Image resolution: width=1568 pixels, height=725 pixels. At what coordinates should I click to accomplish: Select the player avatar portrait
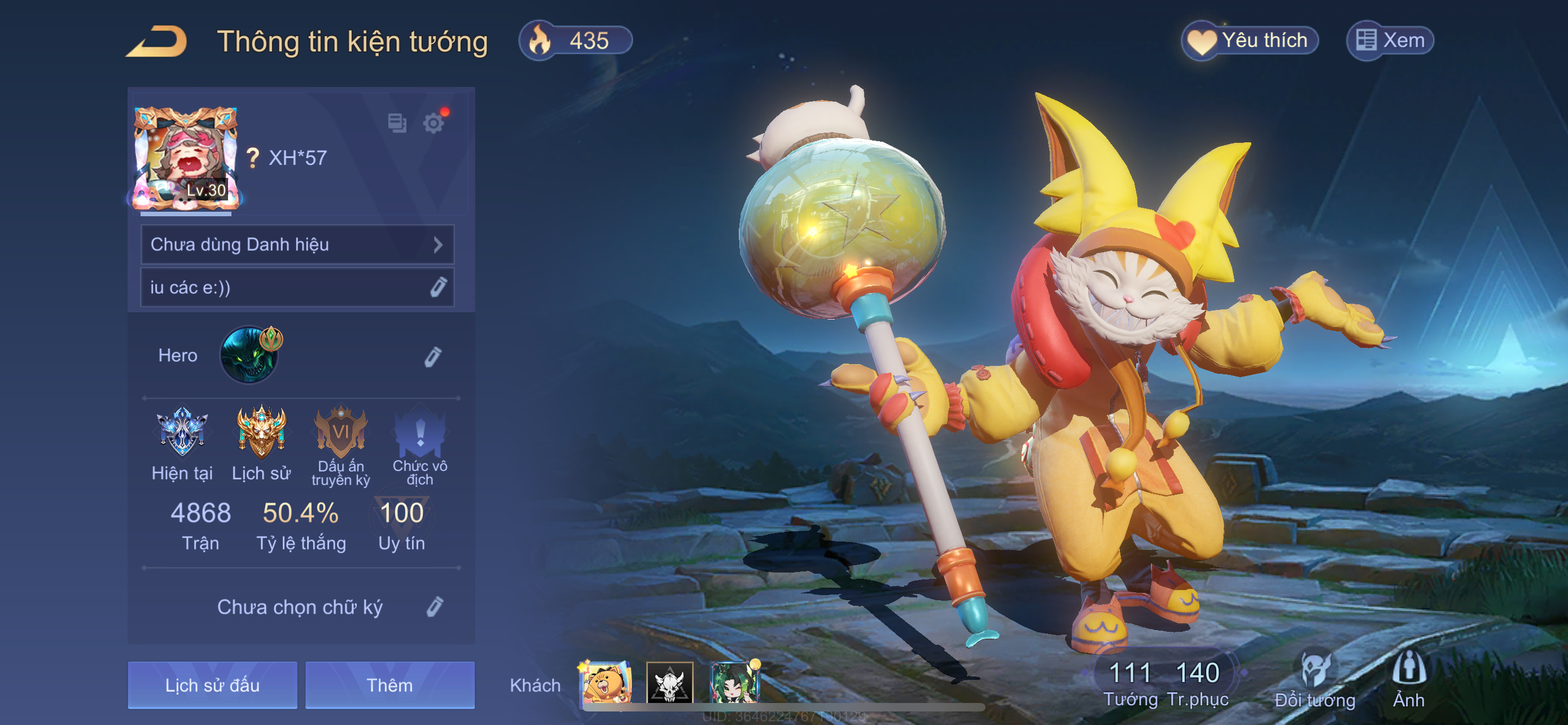tap(186, 158)
